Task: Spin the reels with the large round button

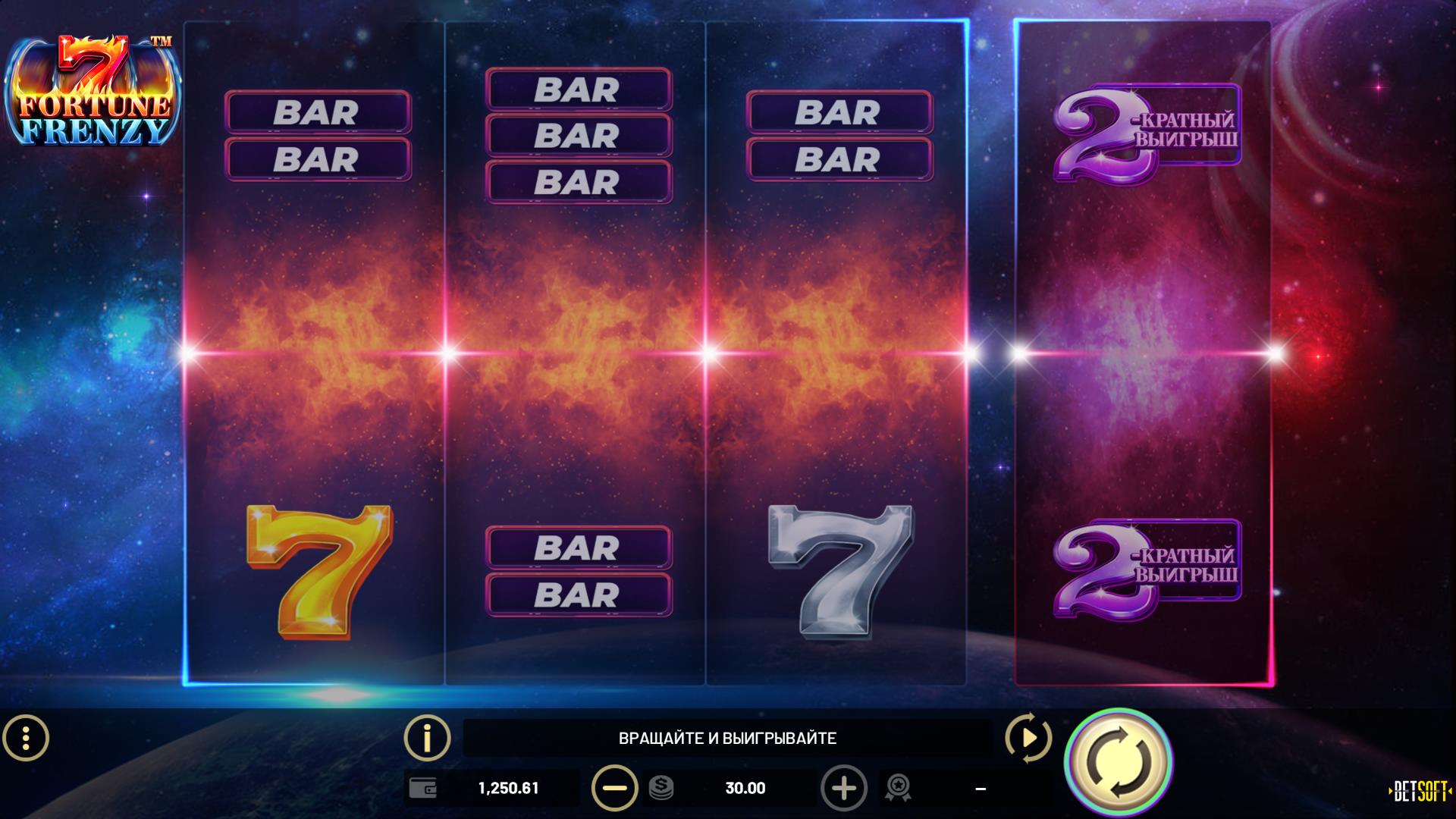Action: point(1118,761)
